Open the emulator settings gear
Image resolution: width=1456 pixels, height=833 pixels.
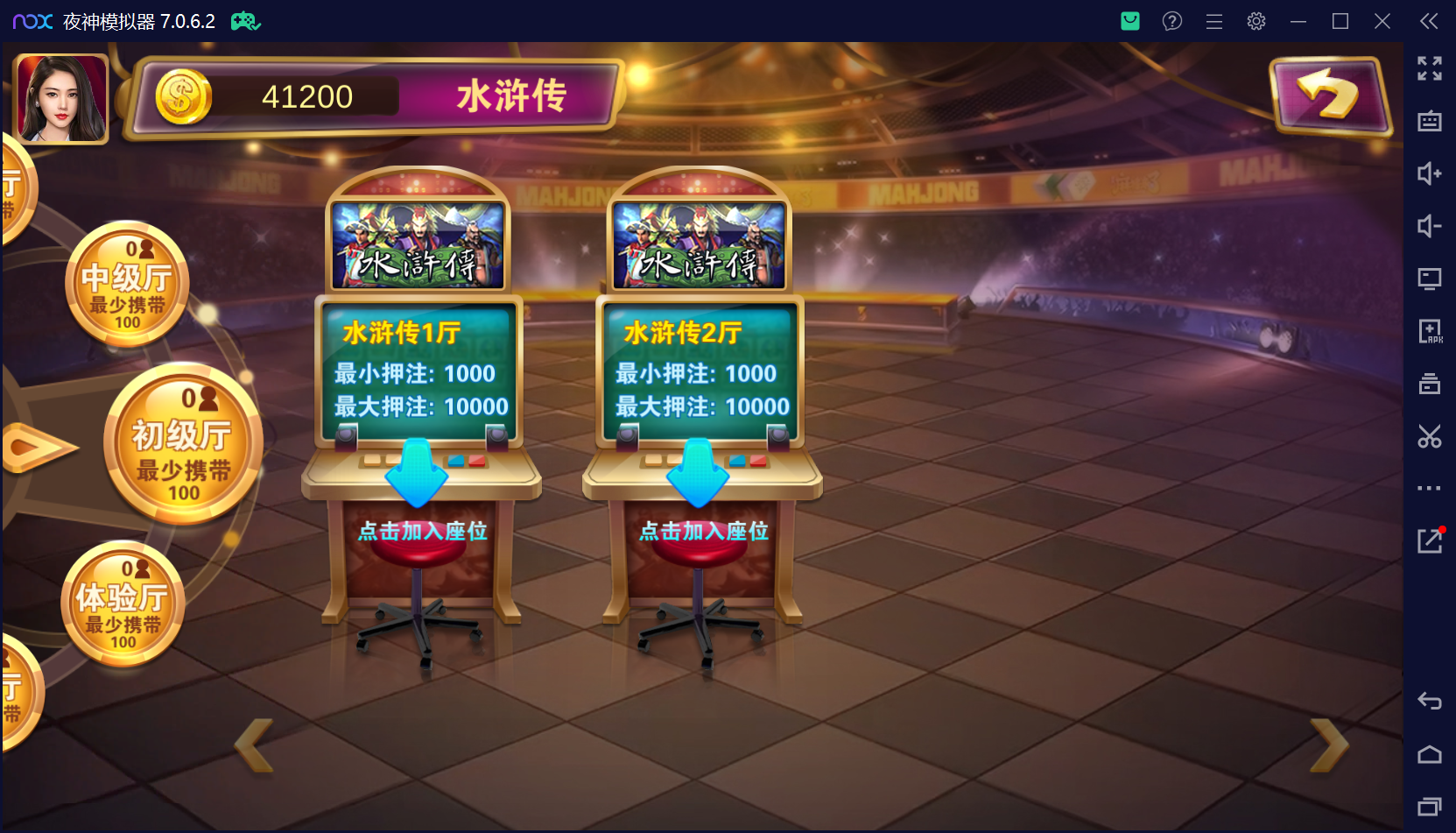point(1256,20)
